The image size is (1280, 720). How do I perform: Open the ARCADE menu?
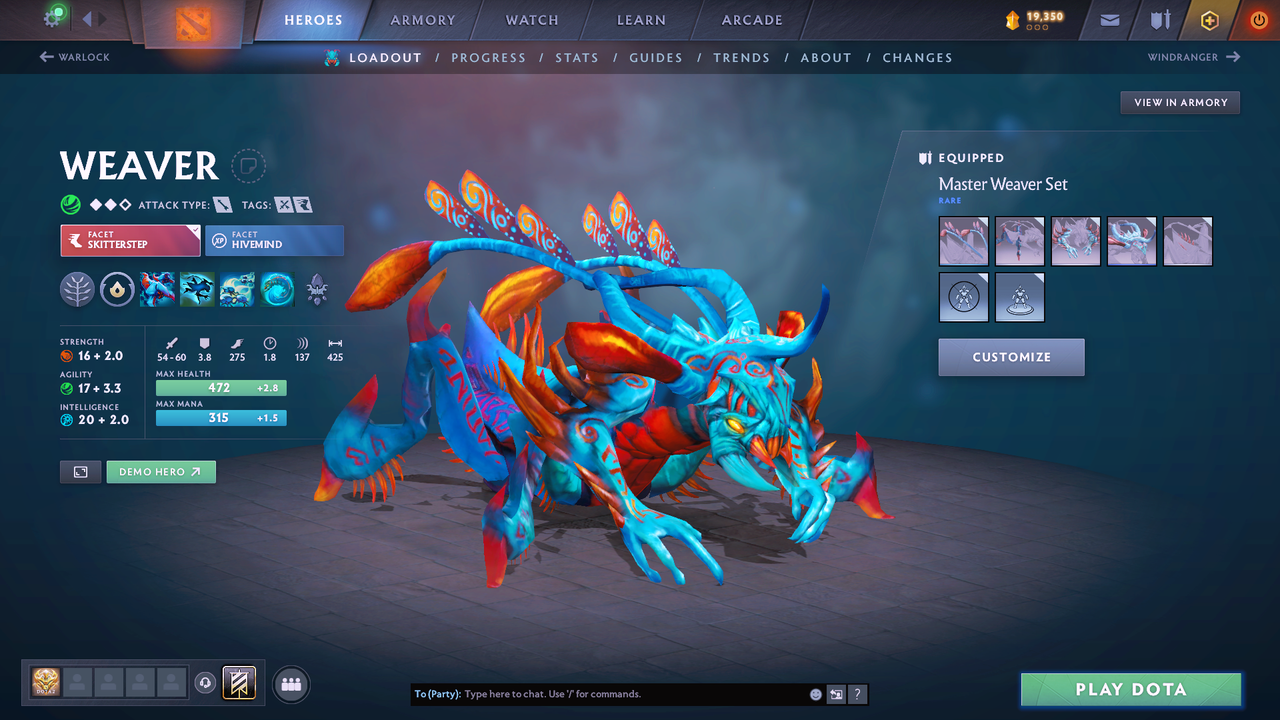click(751, 19)
